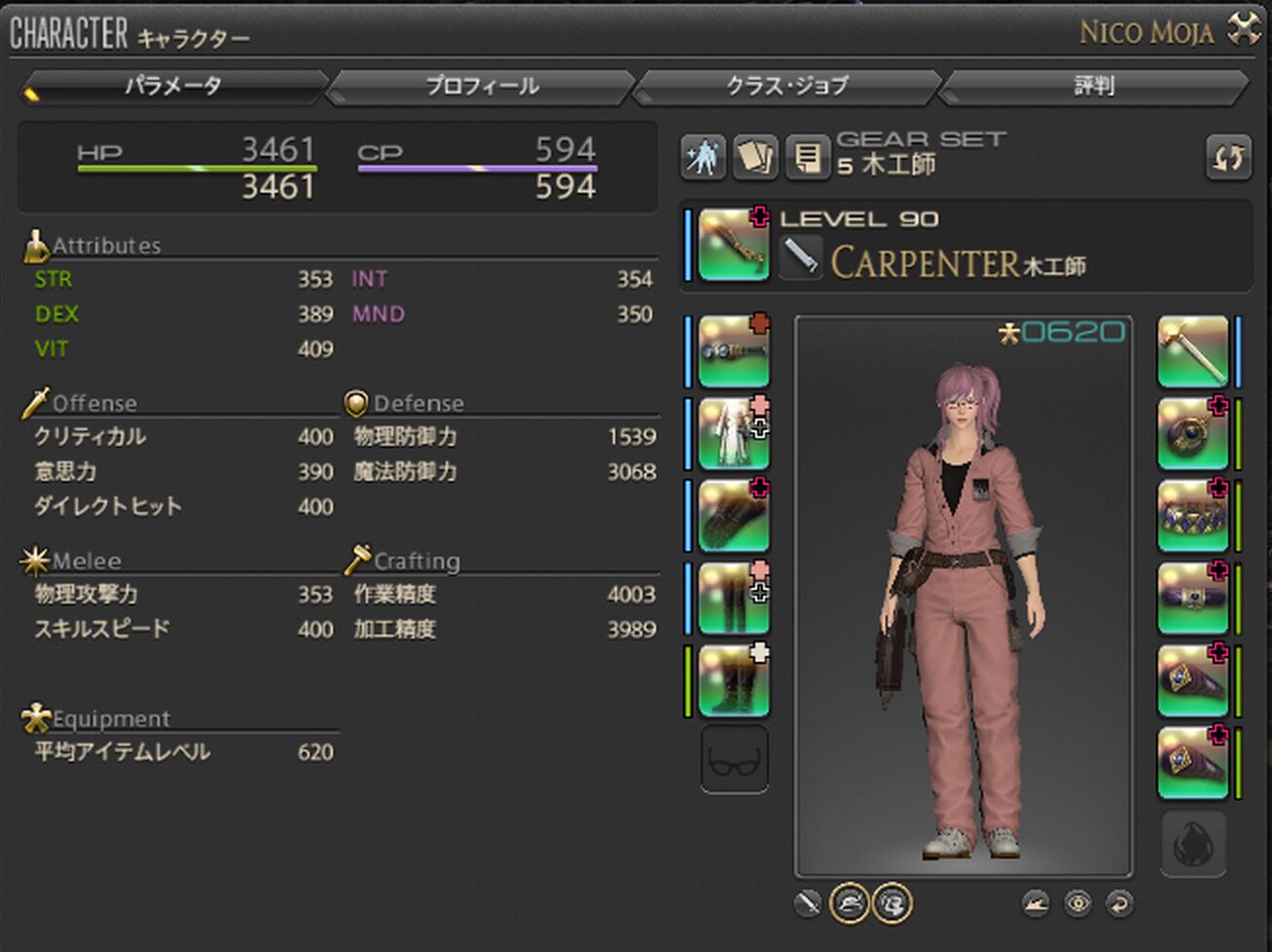Viewport: 1272px width, 952px height.
Task: Select the main hand saw slot
Action: point(734,245)
